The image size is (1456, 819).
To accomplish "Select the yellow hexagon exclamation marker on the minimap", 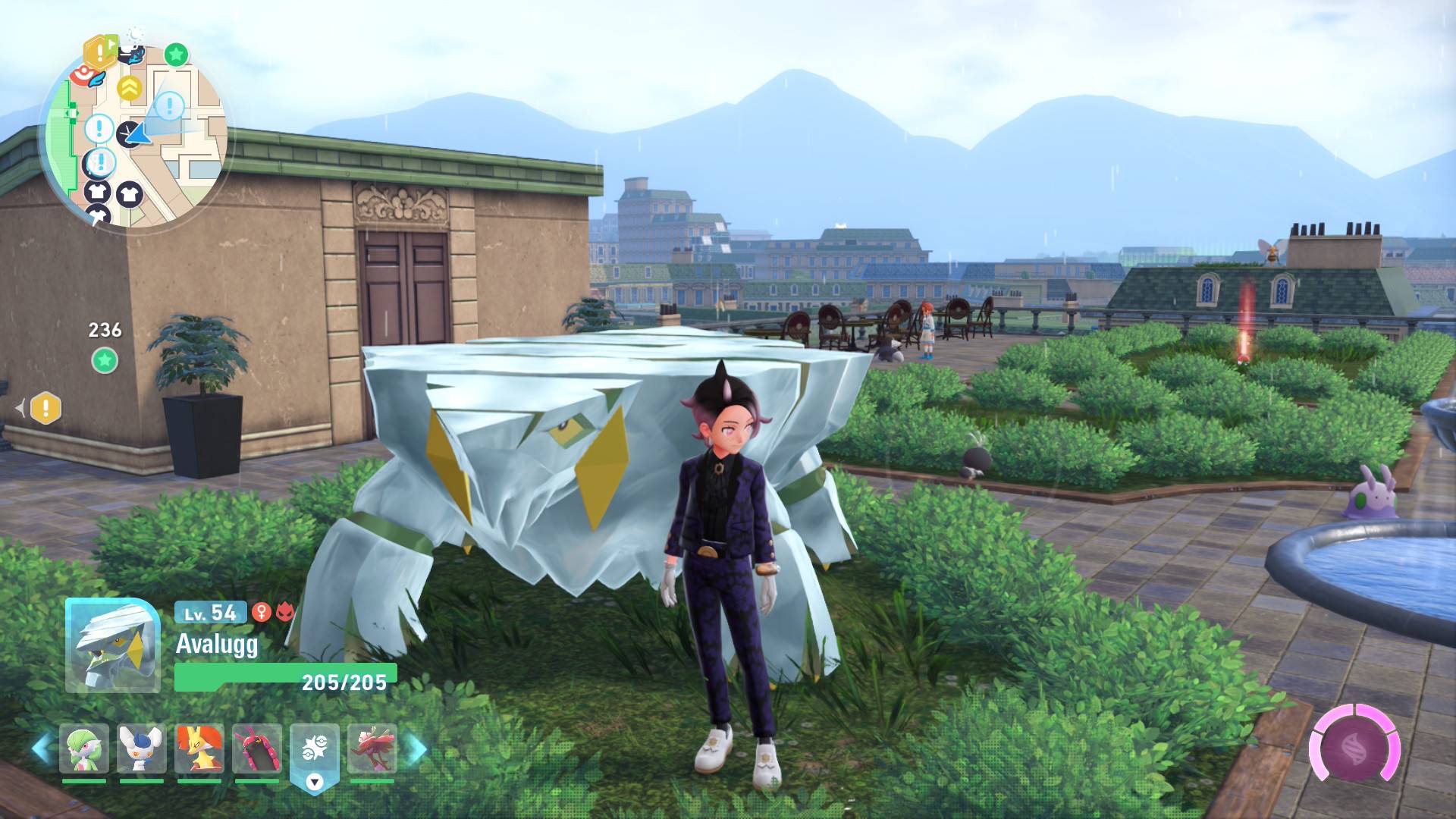I will [x=98, y=52].
